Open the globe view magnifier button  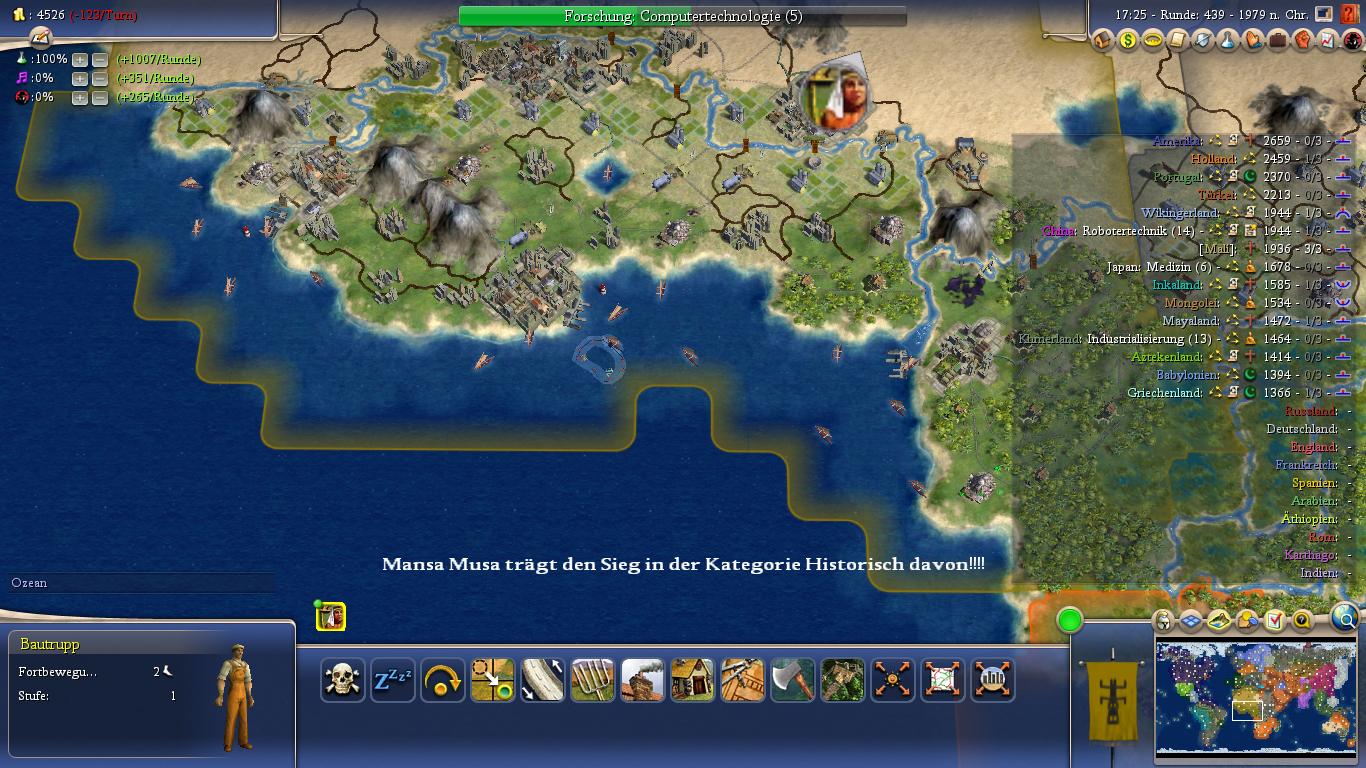(1346, 618)
